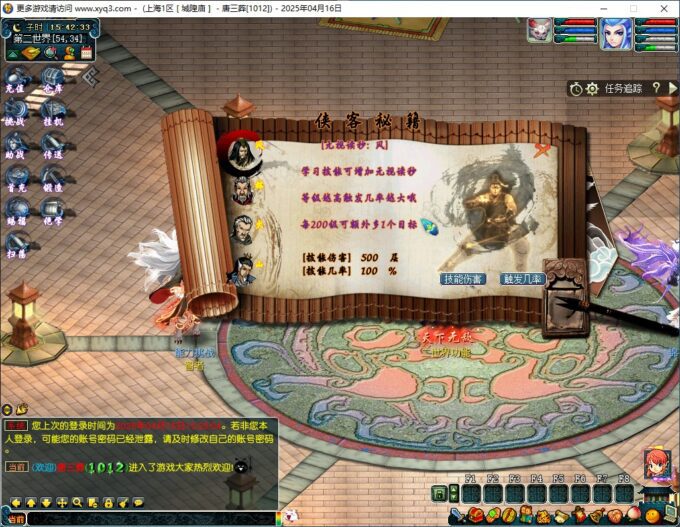Activate the 挂机 auto-play icon
680x527 pixels.
tap(53, 112)
